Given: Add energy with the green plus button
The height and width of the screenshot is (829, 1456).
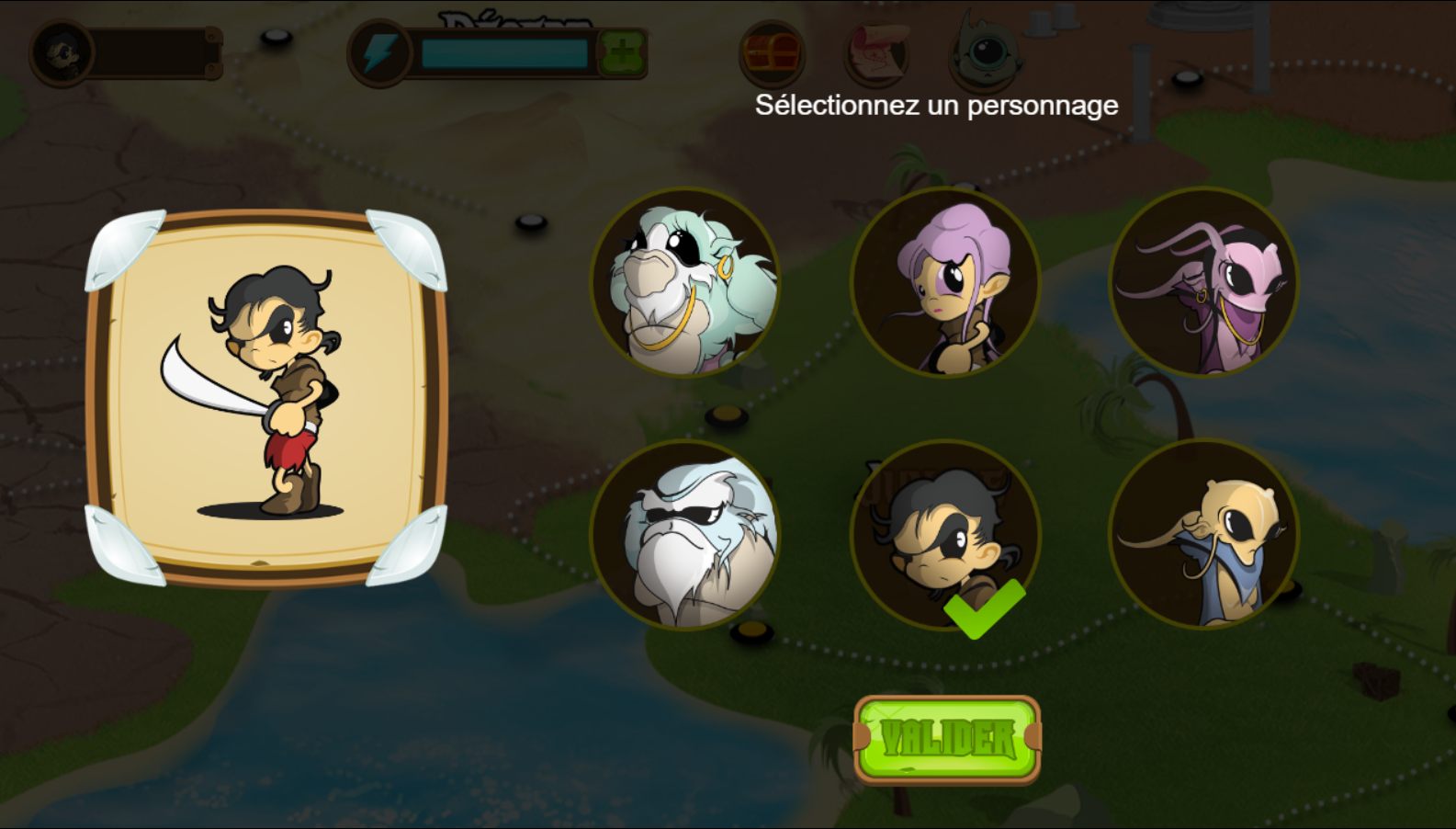Looking at the screenshot, I should (622, 53).
